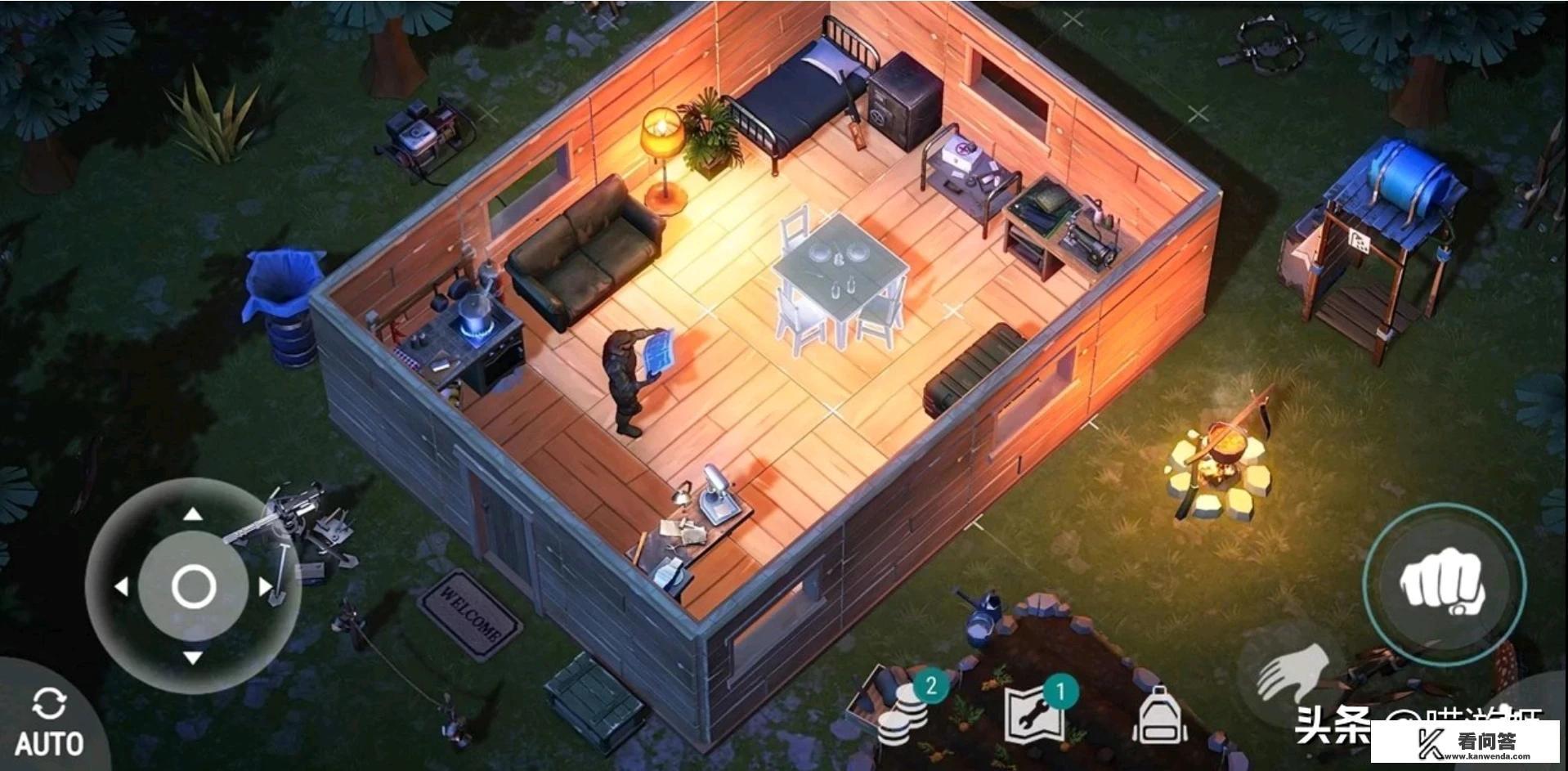Open the backpack inventory

[1159, 714]
